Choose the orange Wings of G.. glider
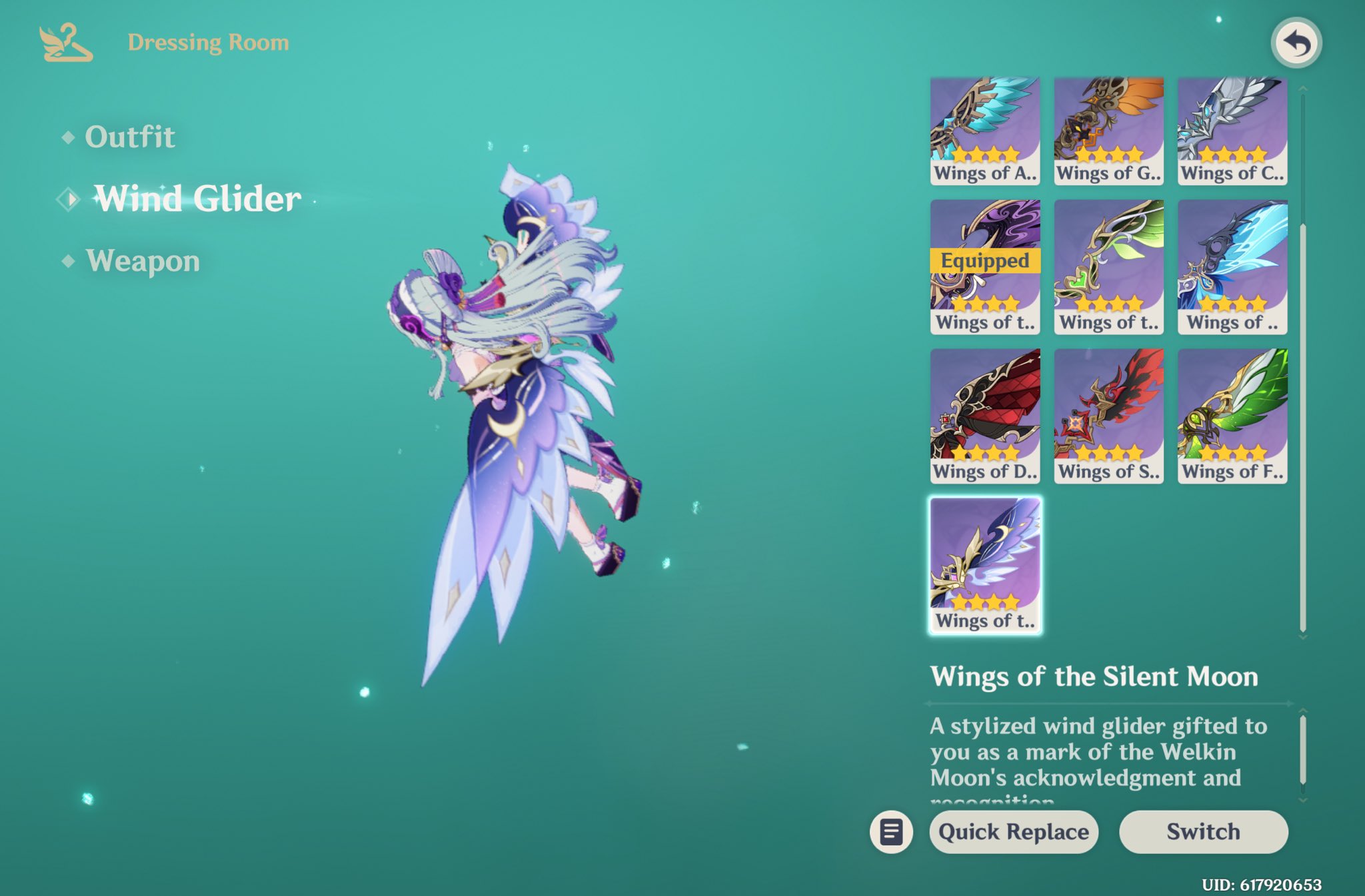 click(x=1108, y=131)
